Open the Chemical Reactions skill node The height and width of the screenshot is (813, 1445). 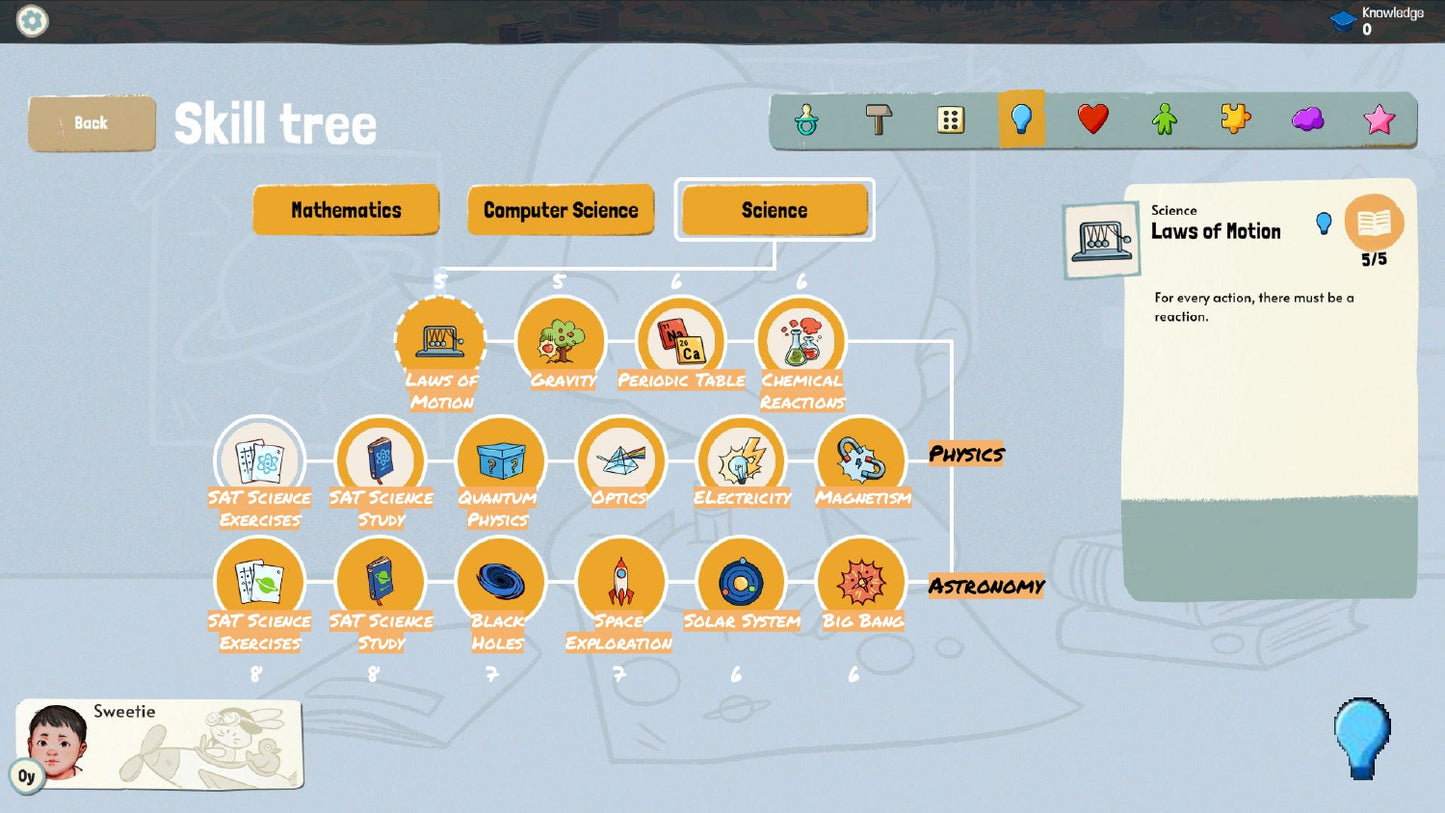click(800, 340)
